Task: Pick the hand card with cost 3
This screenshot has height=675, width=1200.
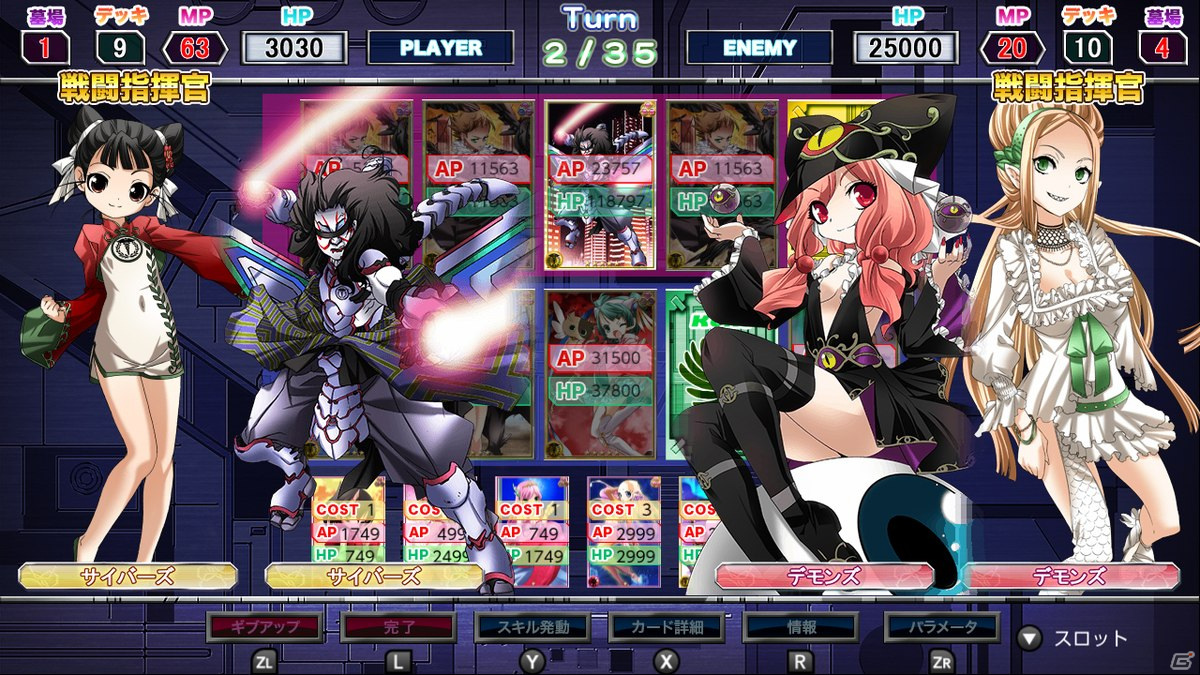Action: point(624,532)
